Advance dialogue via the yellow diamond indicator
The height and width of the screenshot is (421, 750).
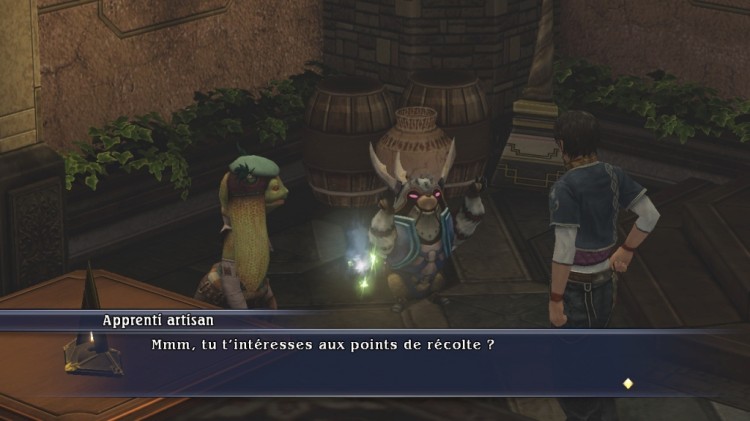click(628, 383)
